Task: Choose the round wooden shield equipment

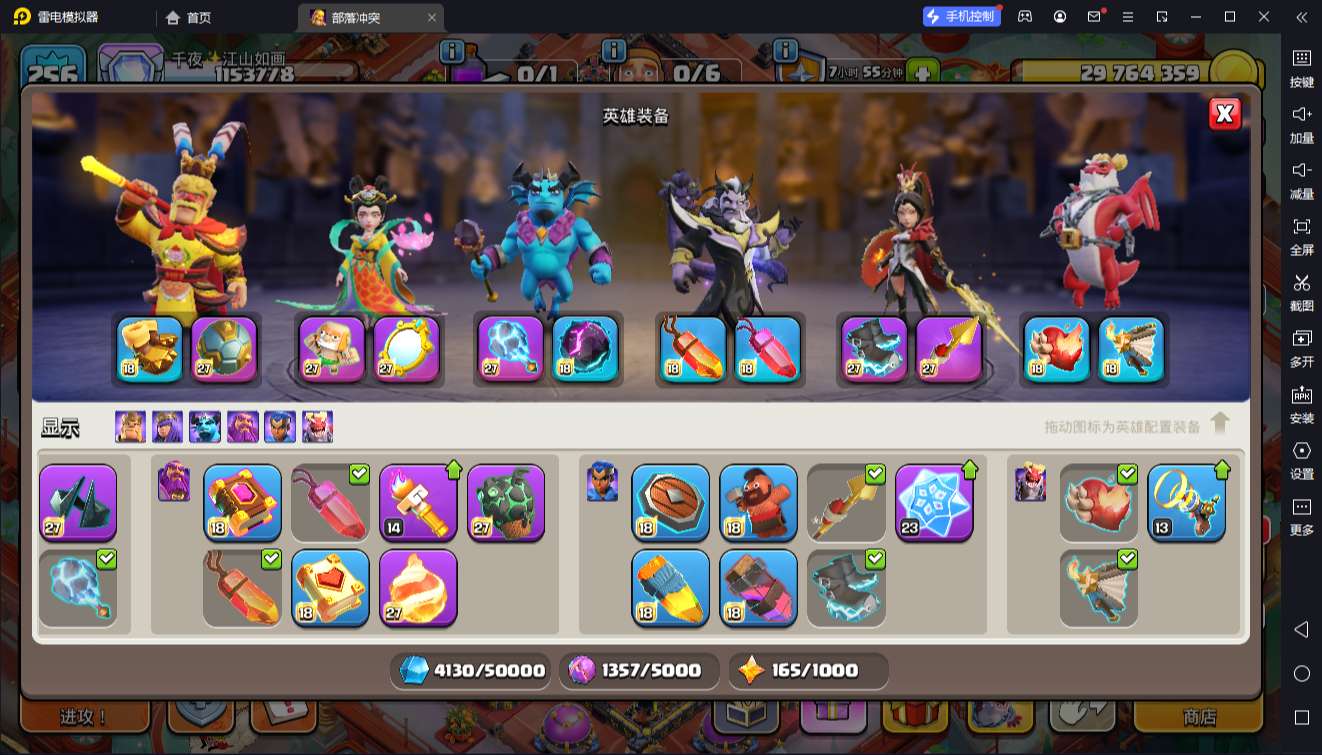Action: (x=670, y=502)
